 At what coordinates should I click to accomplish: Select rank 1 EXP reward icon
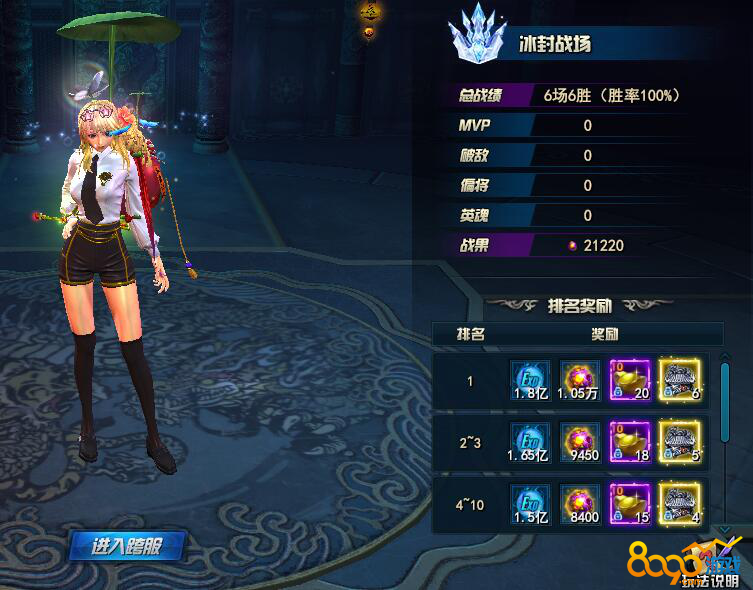tap(531, 381)
